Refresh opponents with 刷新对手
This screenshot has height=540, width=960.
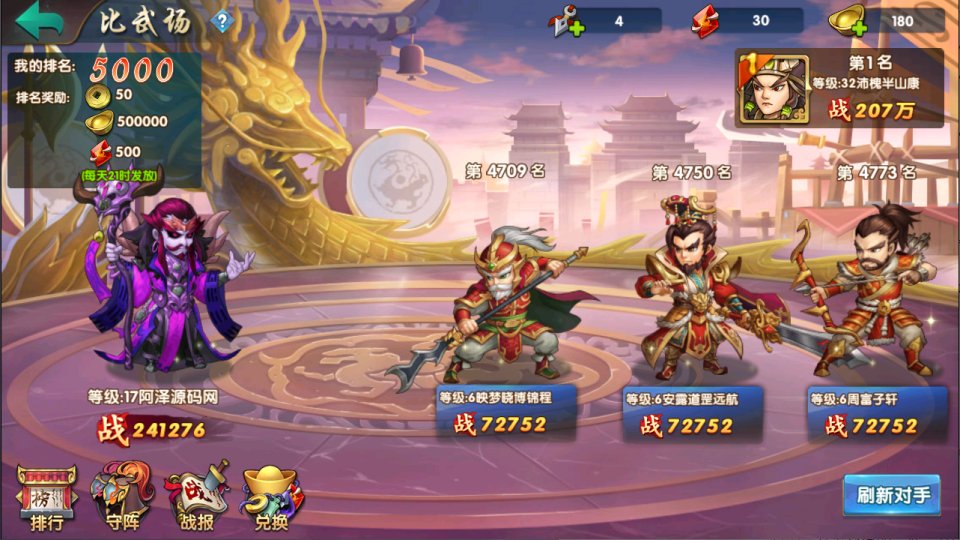(x=891, y=495)
